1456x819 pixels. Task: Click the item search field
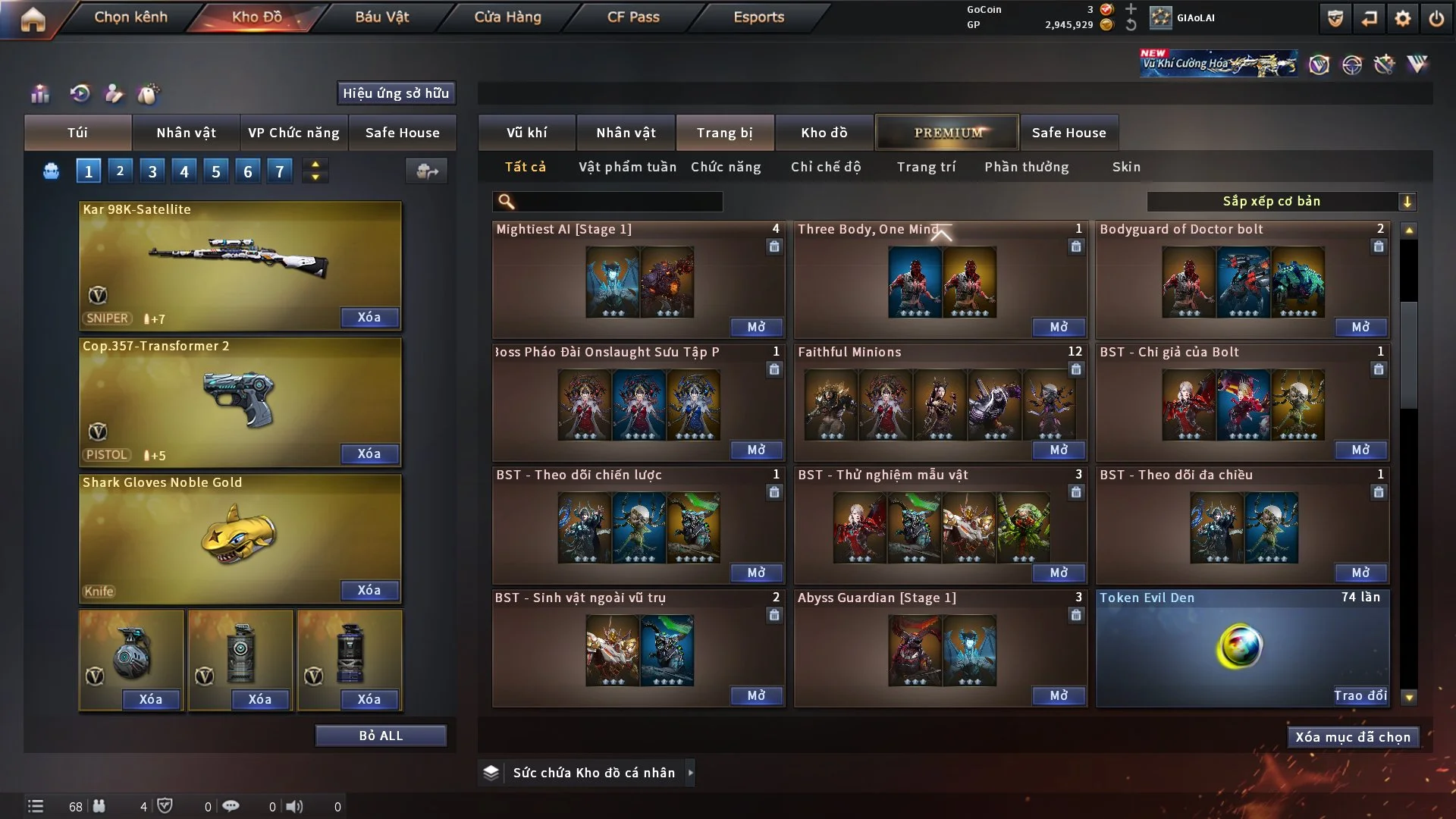click(x=618, y=201)
